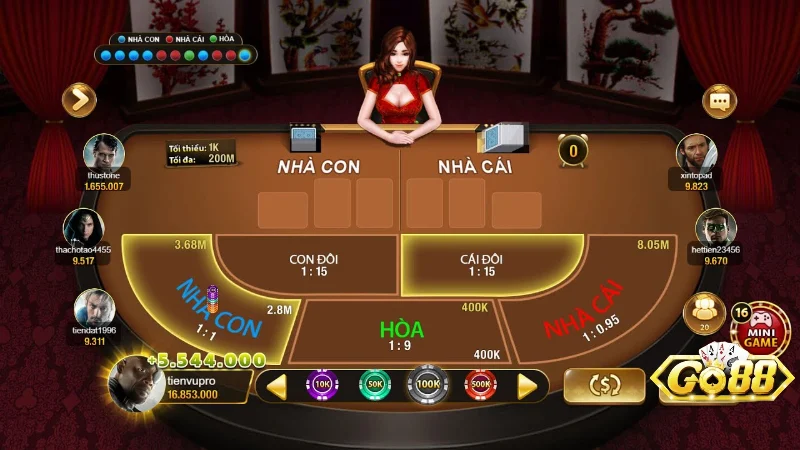Image resolution: width=800 pixels, height=450 pixels.
Task: Show next chip denominations
Action: [x=527, y=385]
